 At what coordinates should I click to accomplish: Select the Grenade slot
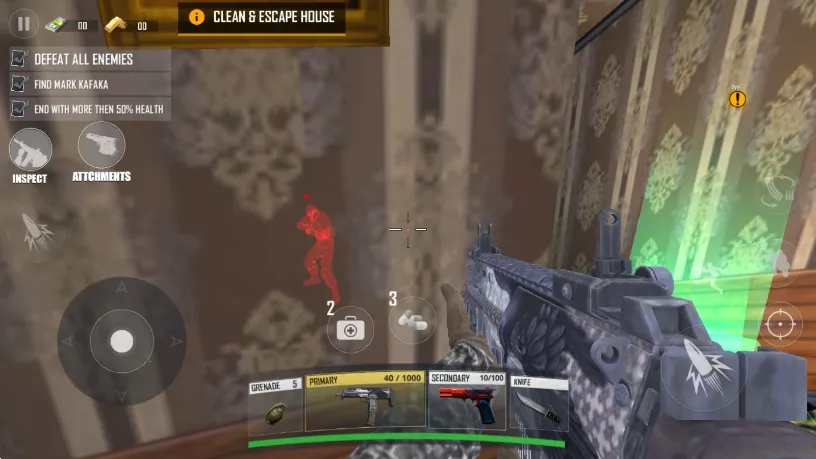(x=275, y=403)
